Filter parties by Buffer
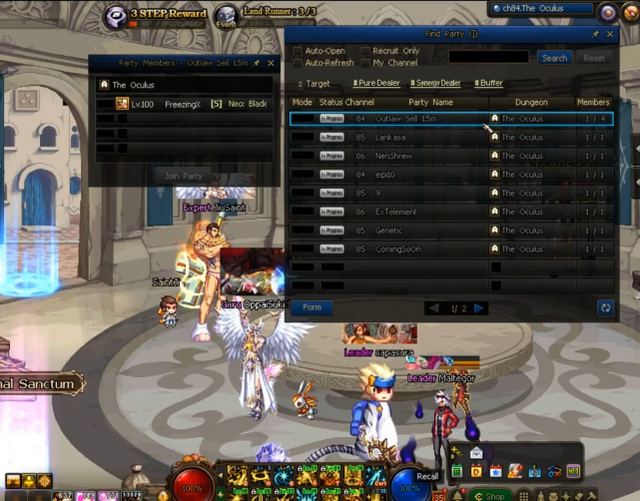The image size is (640, 501). (x=489, y=83)
